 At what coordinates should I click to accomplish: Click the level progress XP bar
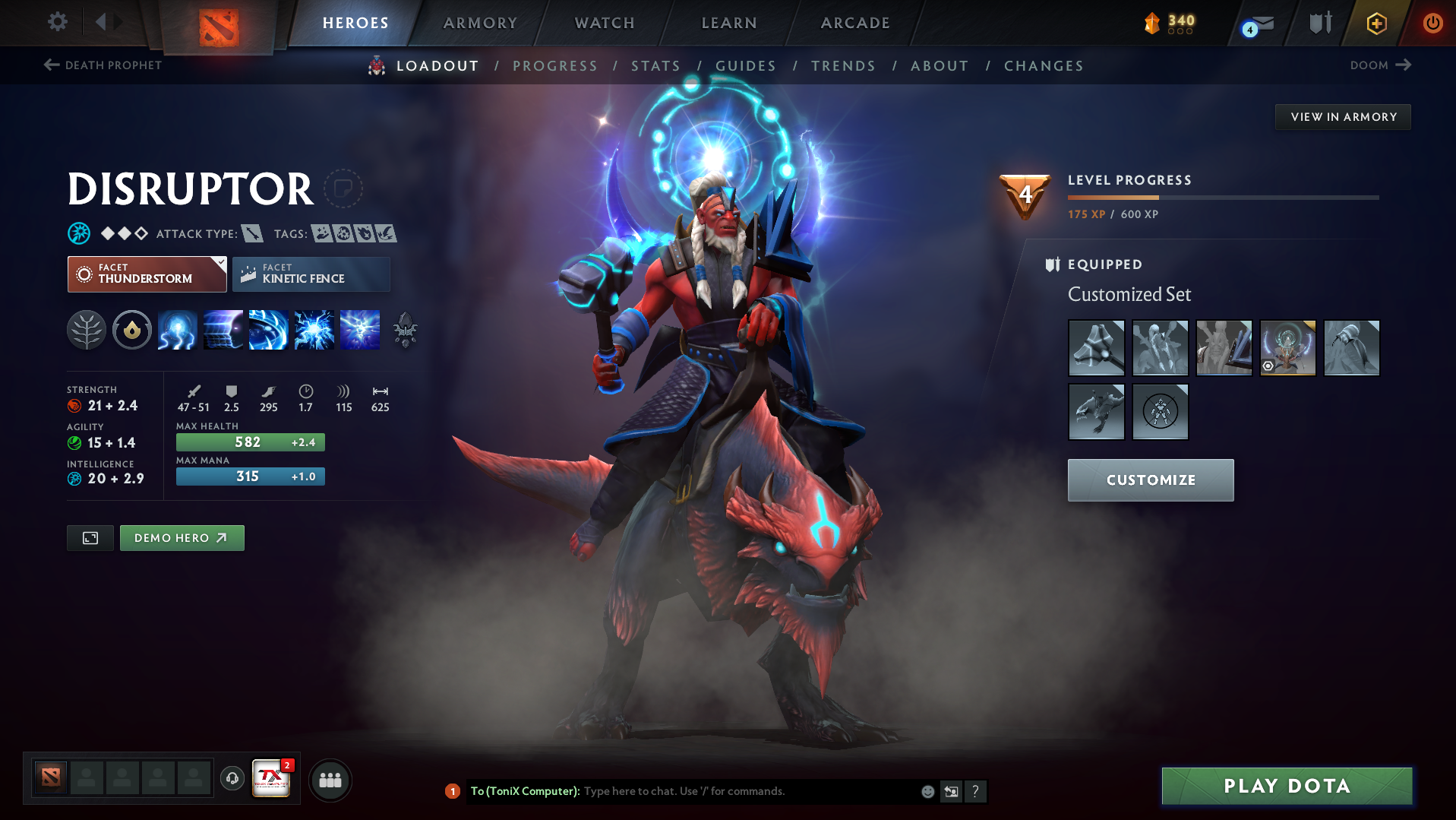[1223, 197]
